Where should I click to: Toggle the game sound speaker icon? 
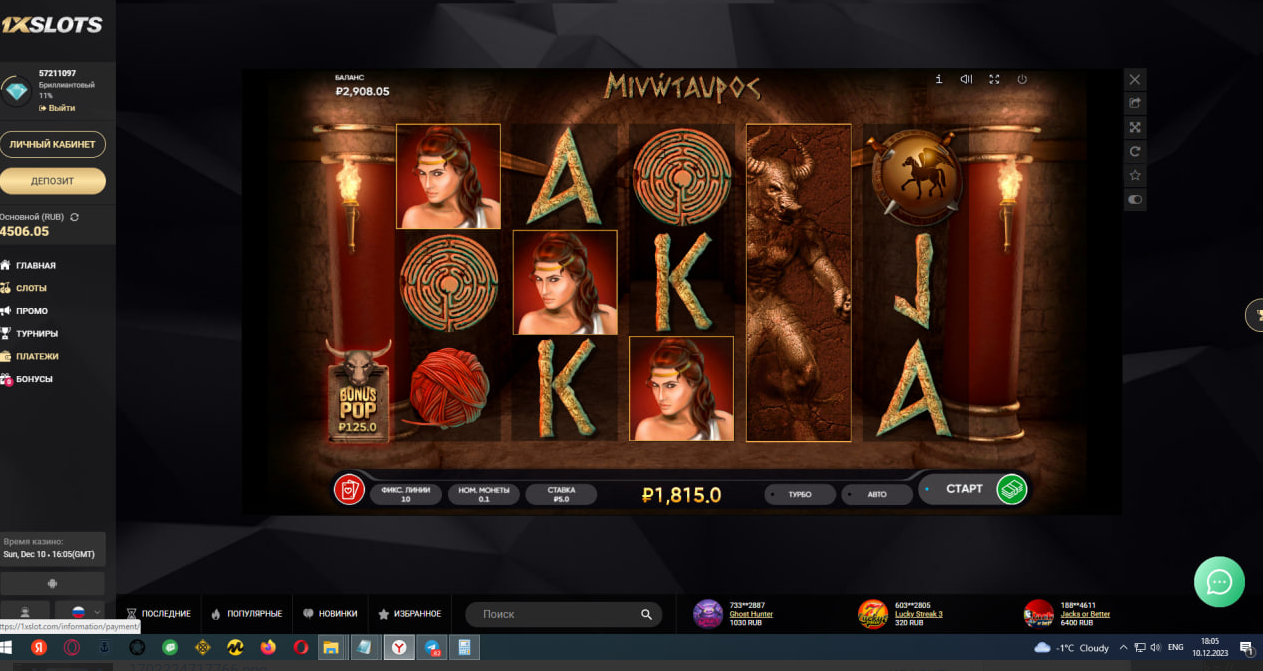[966, 79]
